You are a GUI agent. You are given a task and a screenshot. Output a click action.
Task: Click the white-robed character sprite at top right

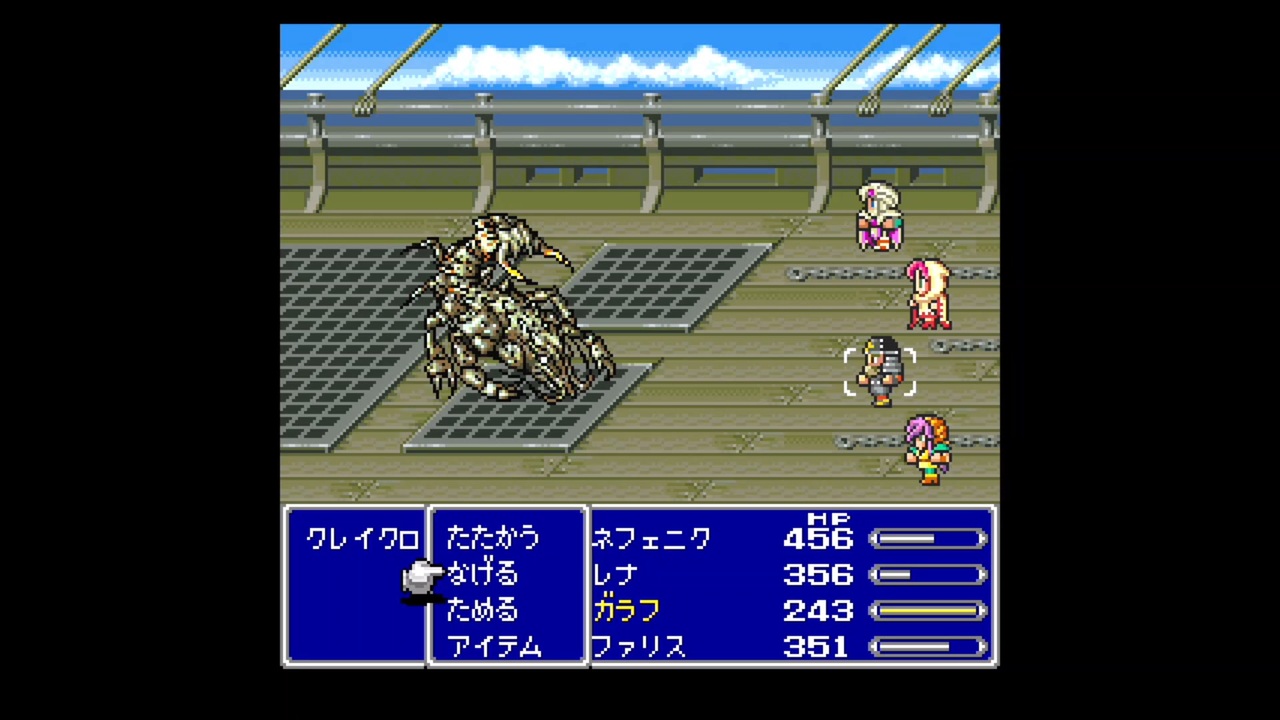[880, 215]
